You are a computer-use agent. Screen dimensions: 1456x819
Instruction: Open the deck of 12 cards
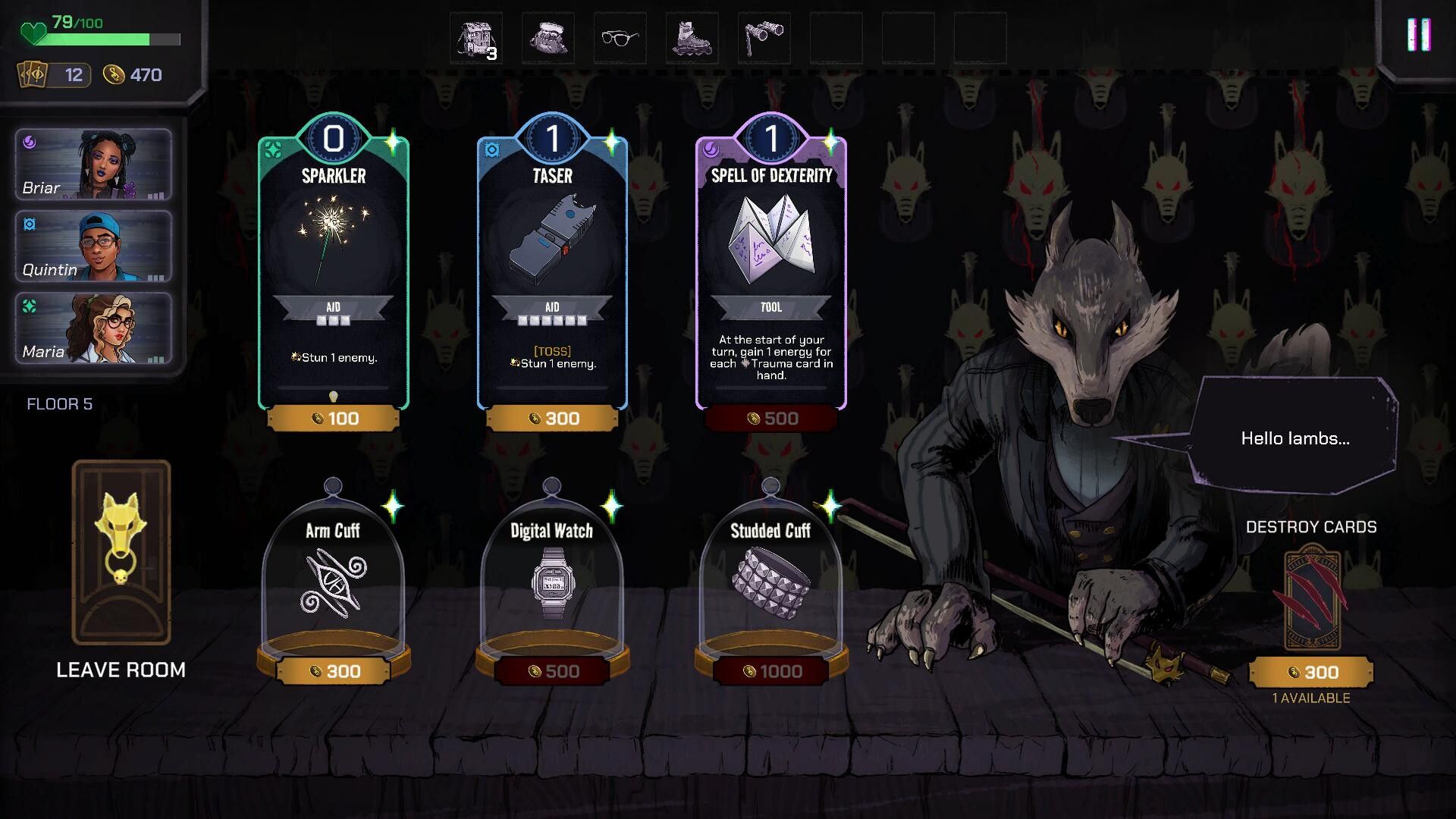pyautogui.click(x=55, y=75)
